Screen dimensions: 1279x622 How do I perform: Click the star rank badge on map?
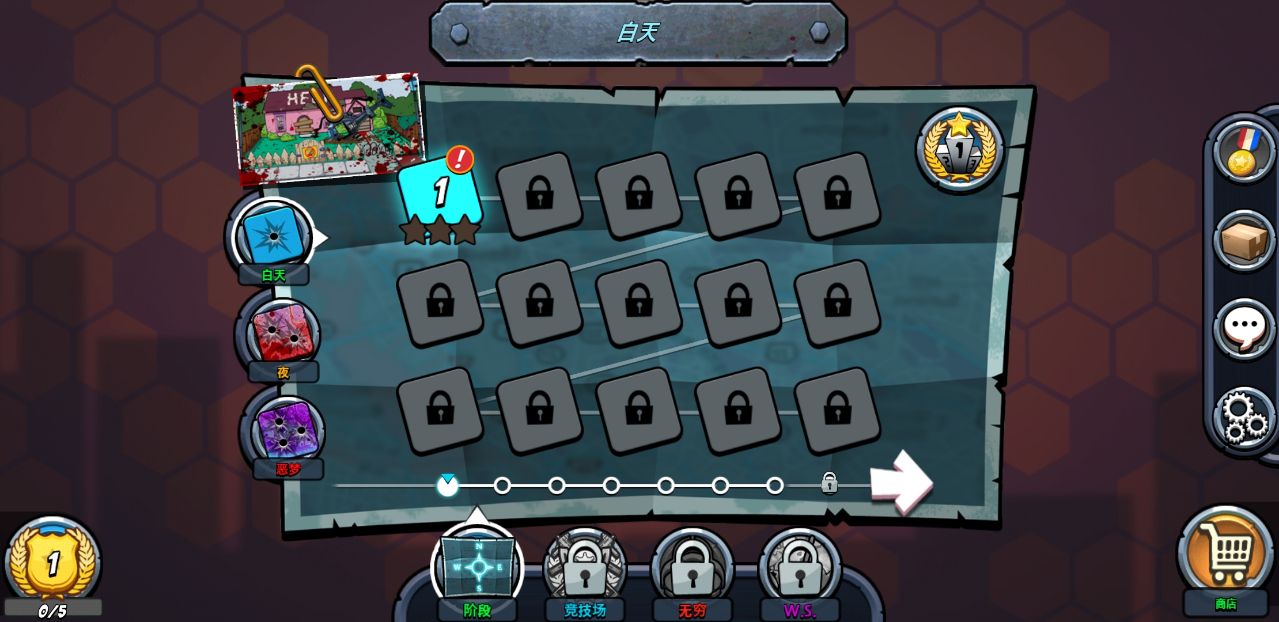coord(959,149)
